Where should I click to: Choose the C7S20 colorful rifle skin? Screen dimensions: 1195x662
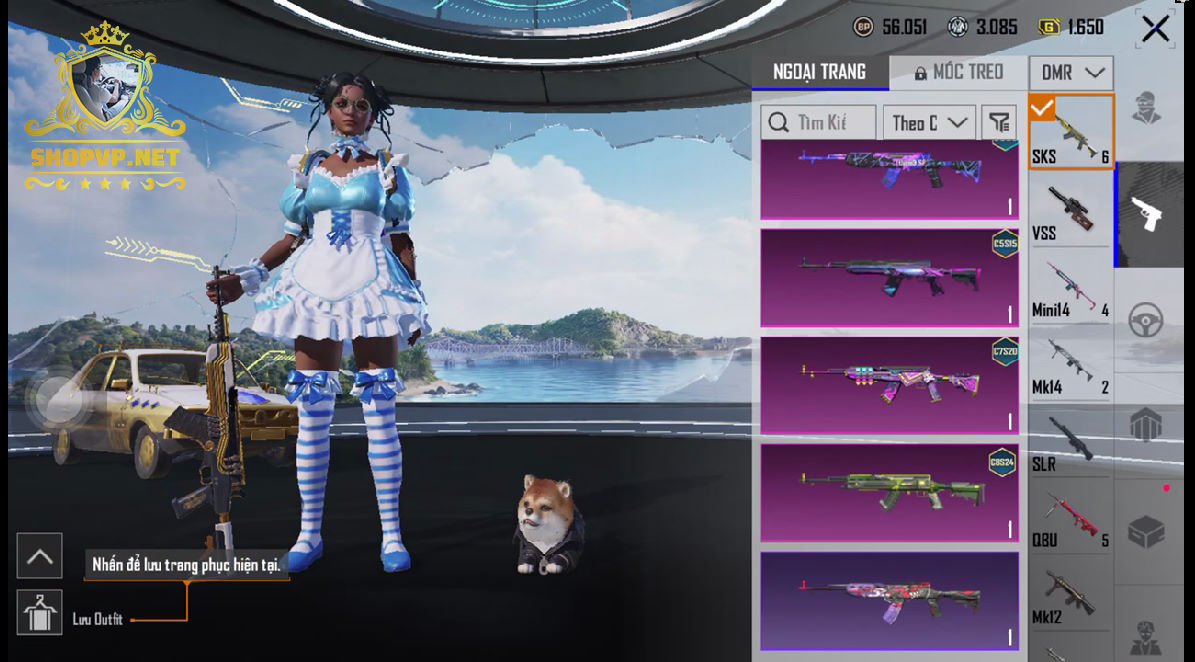pos(889,385)
